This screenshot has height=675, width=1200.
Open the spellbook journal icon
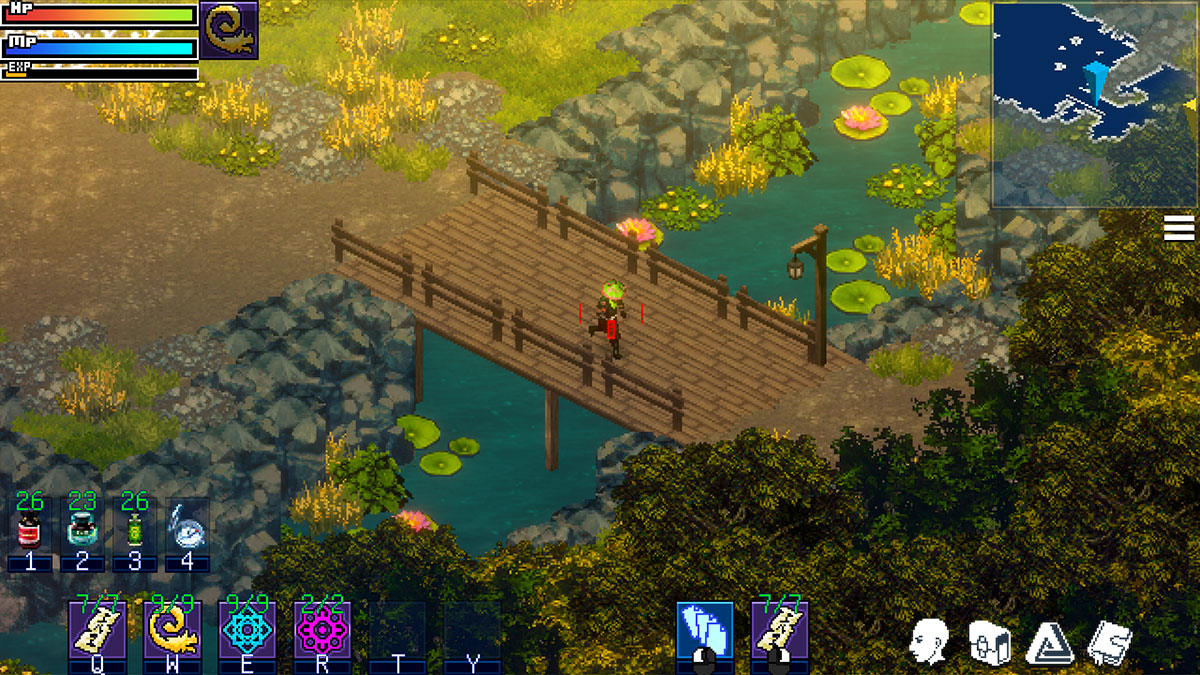click(1109, 641)
